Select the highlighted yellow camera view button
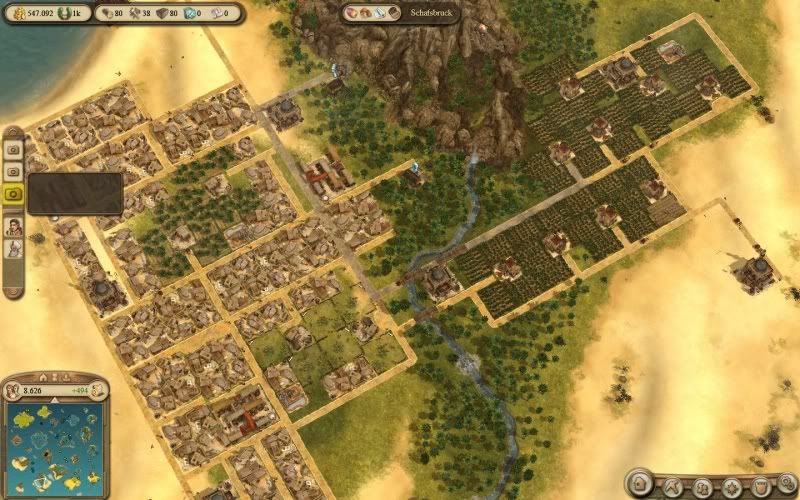The width and height of the screenshot is (800, 500). (x=15, y=193)
